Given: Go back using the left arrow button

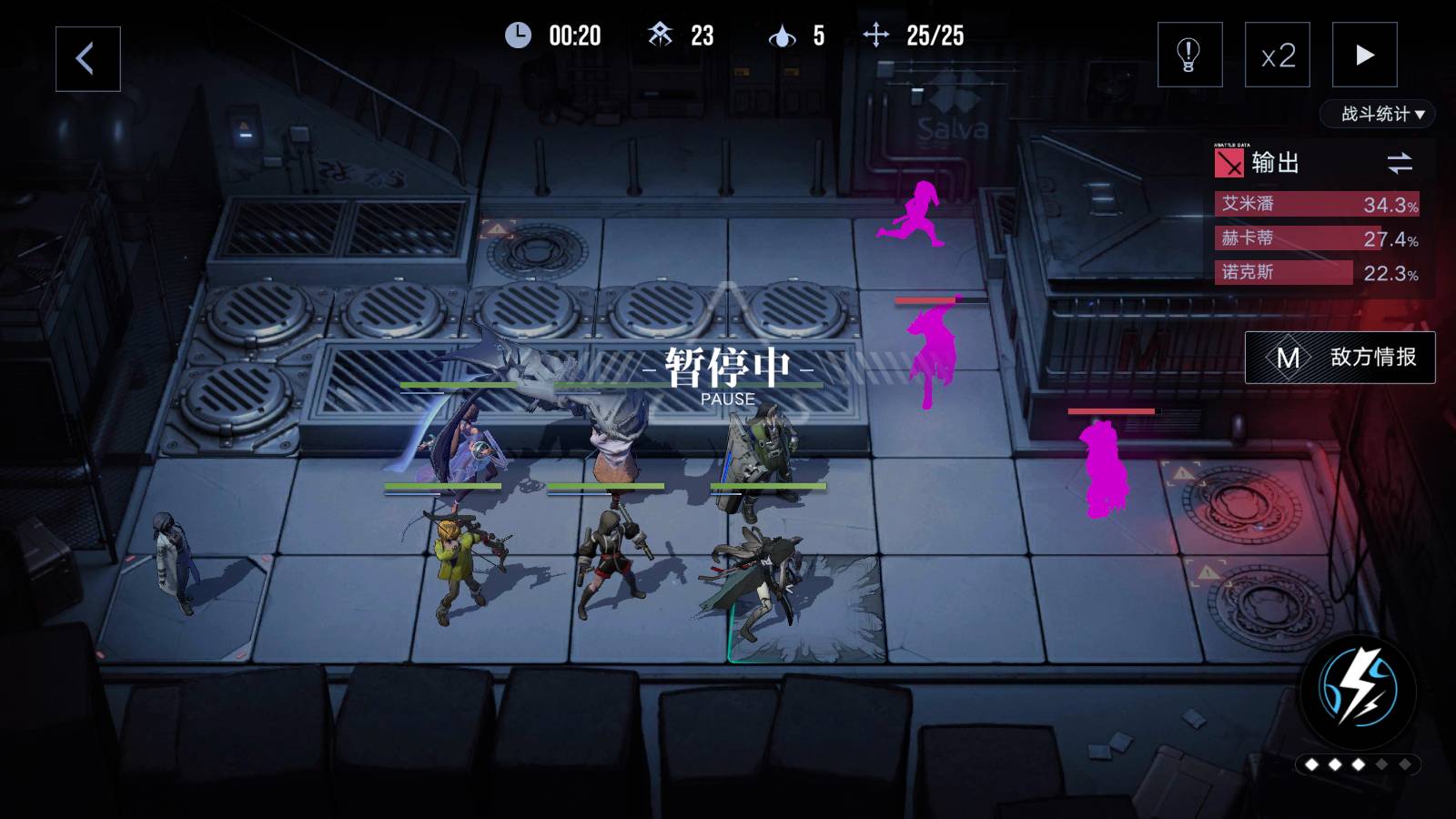Looking at the screenshot, I should pyautogui.click(x=87, y=59).
